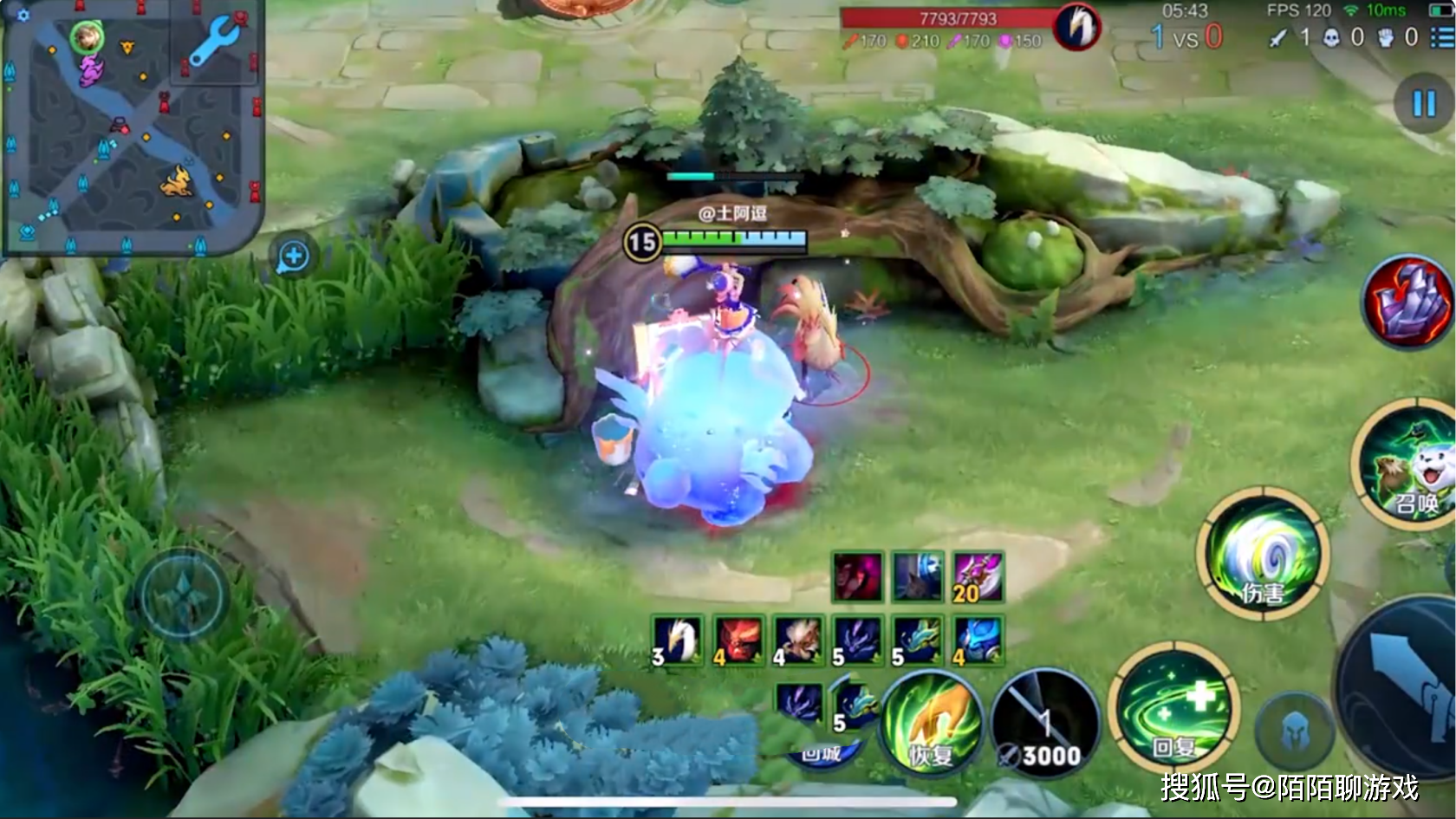
Task: Select the red demon mask item slot
Action: [x=738, y=640]
